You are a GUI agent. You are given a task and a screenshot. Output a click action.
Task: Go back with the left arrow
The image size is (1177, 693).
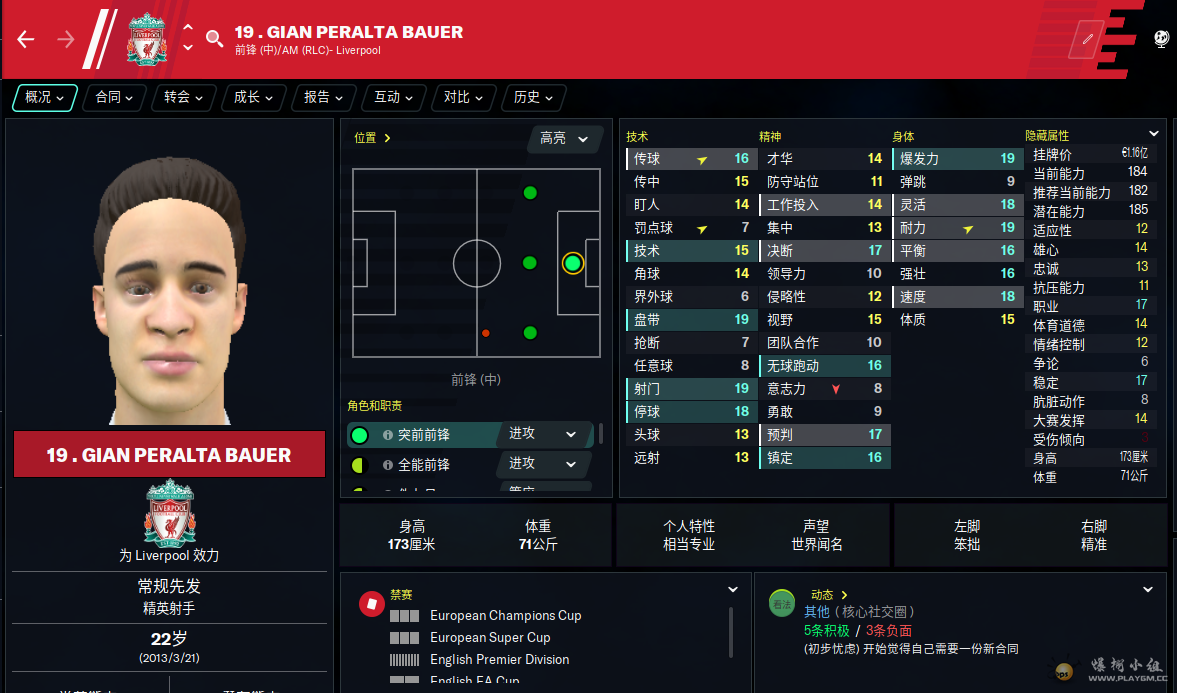[26, 39]
